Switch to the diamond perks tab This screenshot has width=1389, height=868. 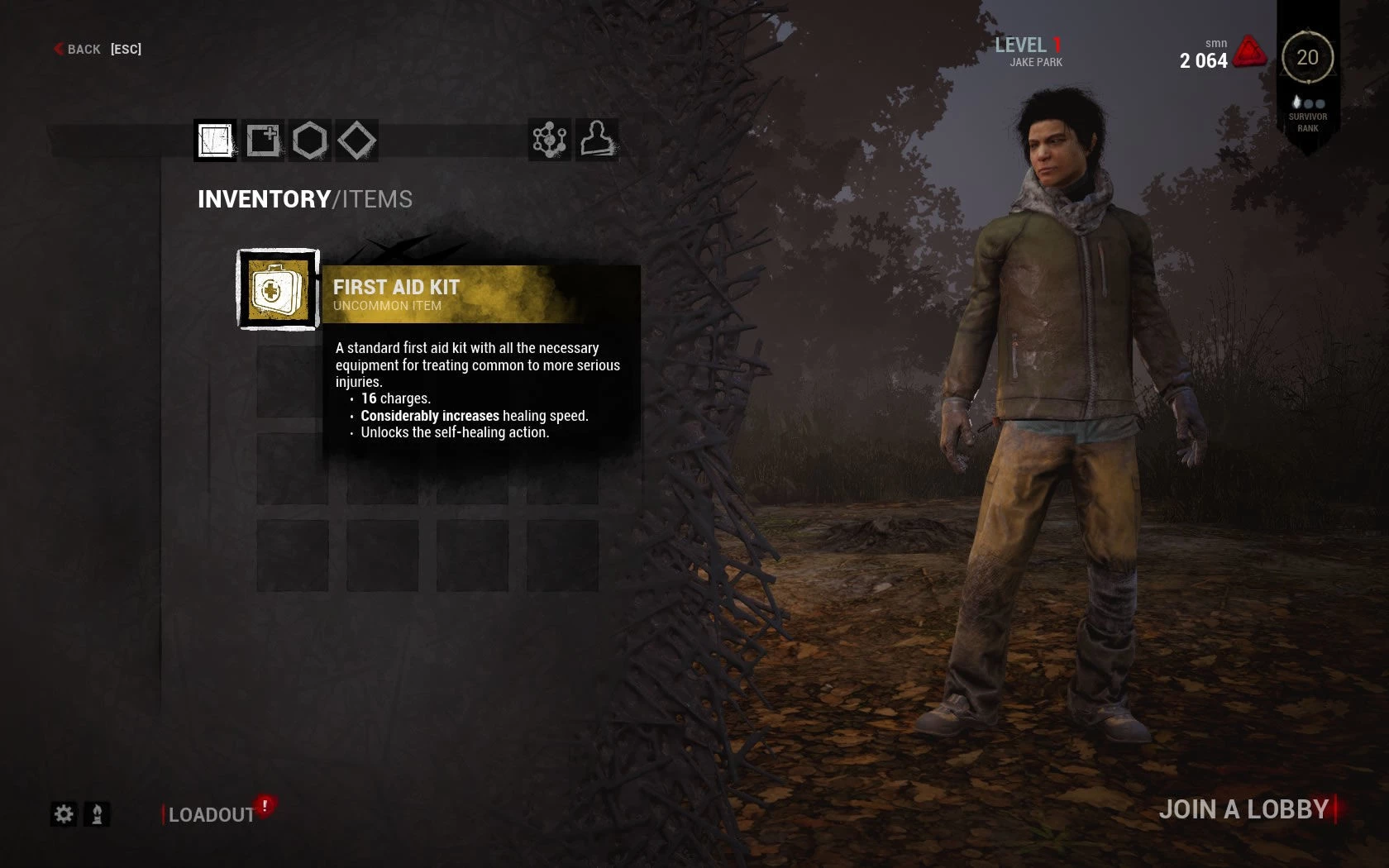[x=357, y=140]
